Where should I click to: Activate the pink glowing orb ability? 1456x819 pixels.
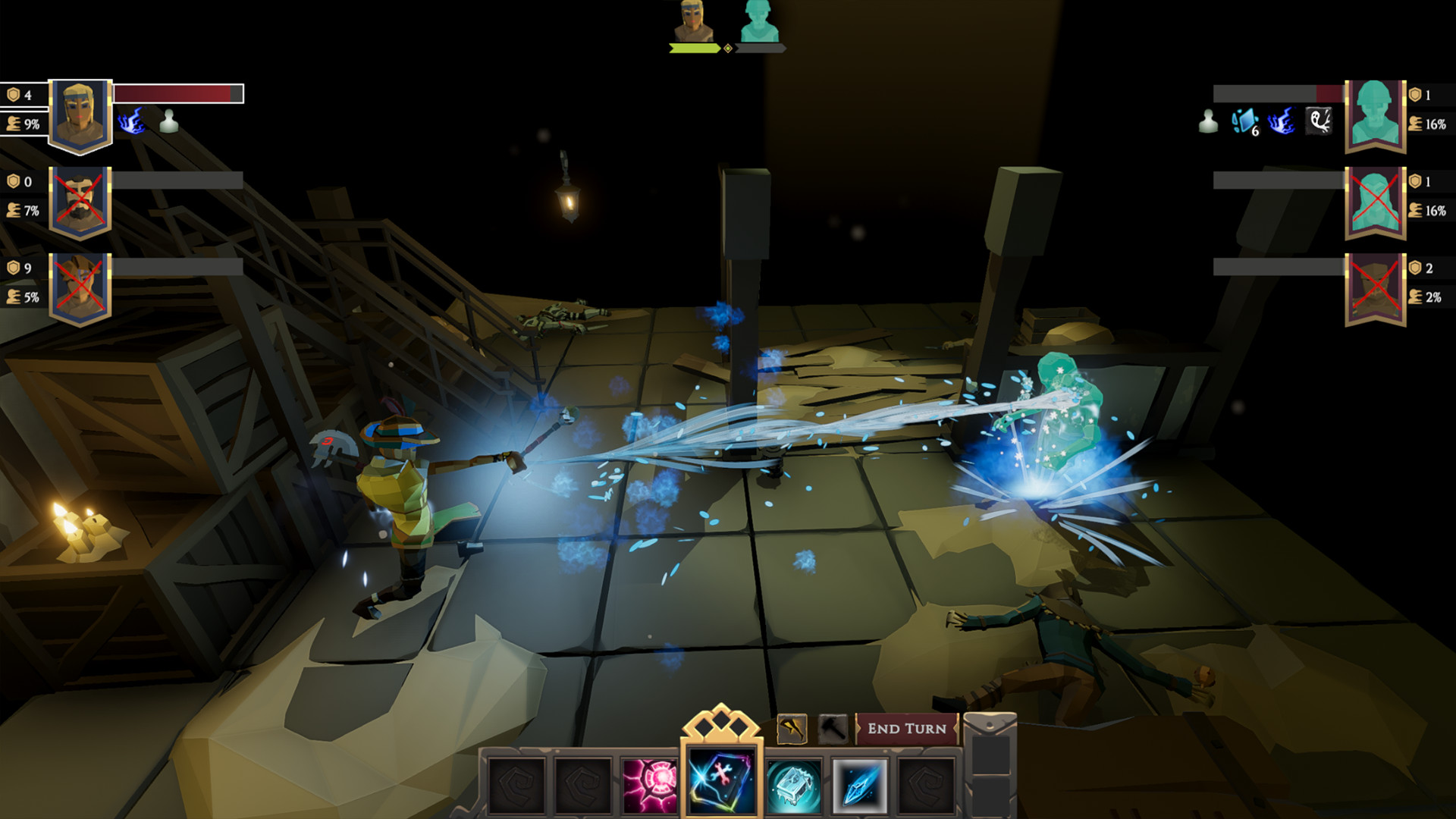650,786
